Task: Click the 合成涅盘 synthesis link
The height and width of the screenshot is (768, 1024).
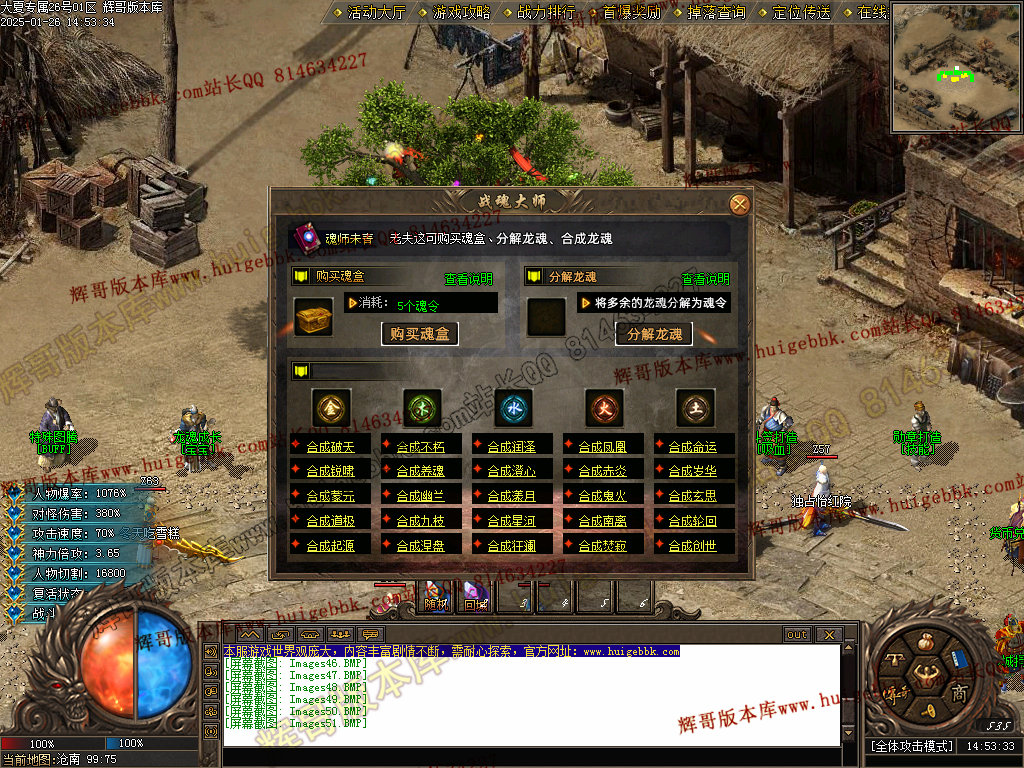Action: (421, 546)
